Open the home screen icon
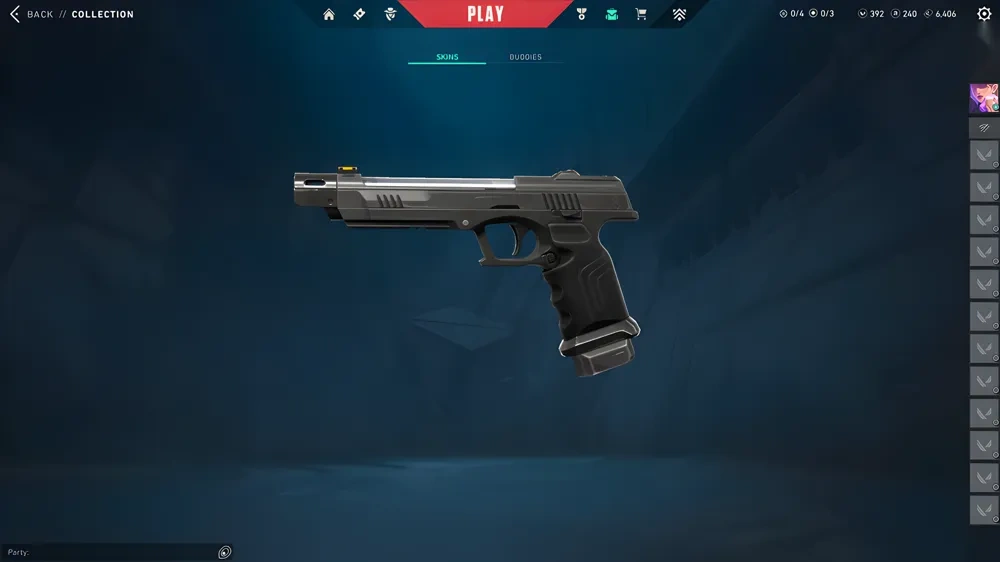This screenshot has width=1000, height=562. tap(329, 14)
